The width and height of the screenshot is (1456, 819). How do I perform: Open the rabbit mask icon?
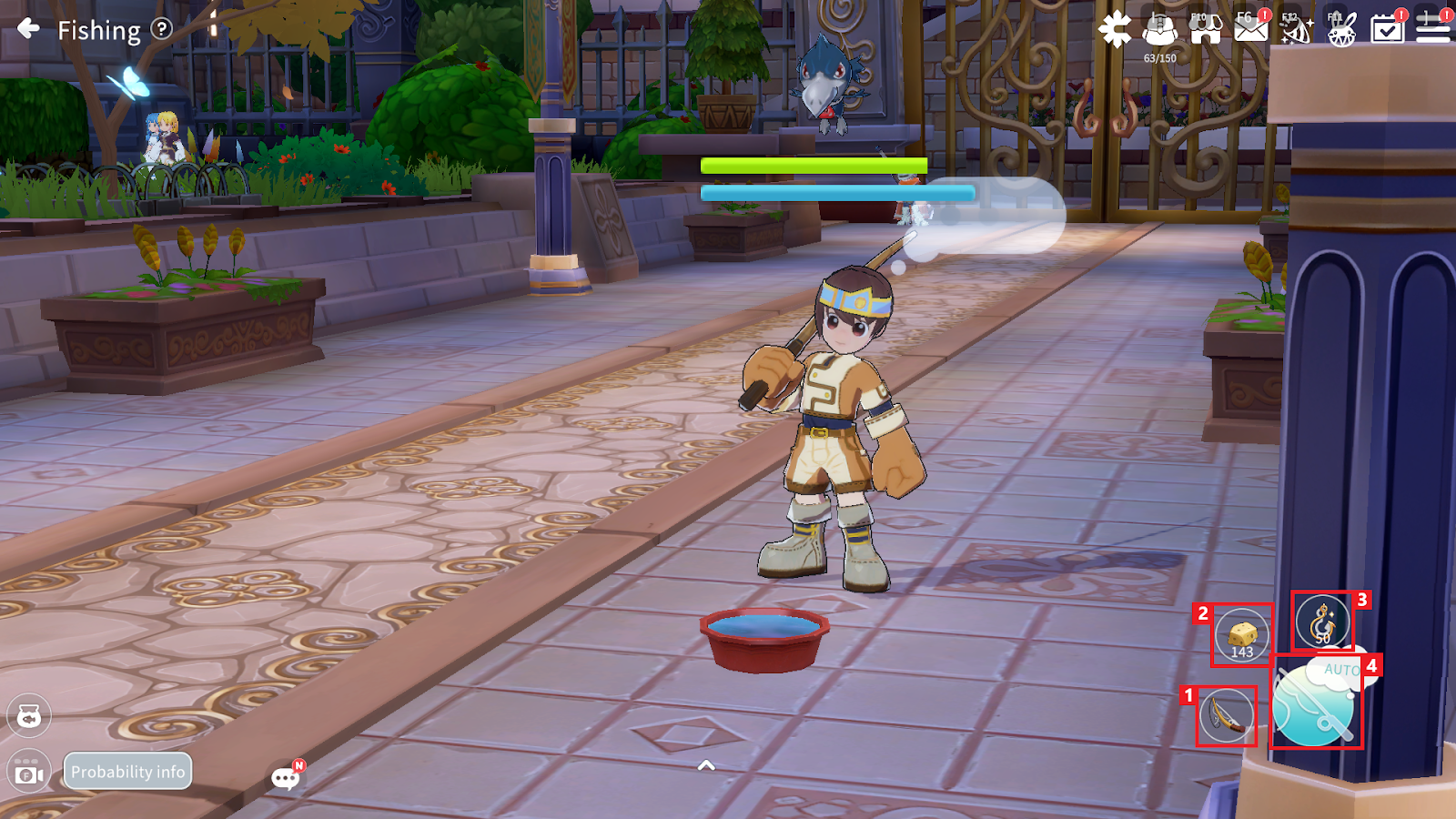1341,32
